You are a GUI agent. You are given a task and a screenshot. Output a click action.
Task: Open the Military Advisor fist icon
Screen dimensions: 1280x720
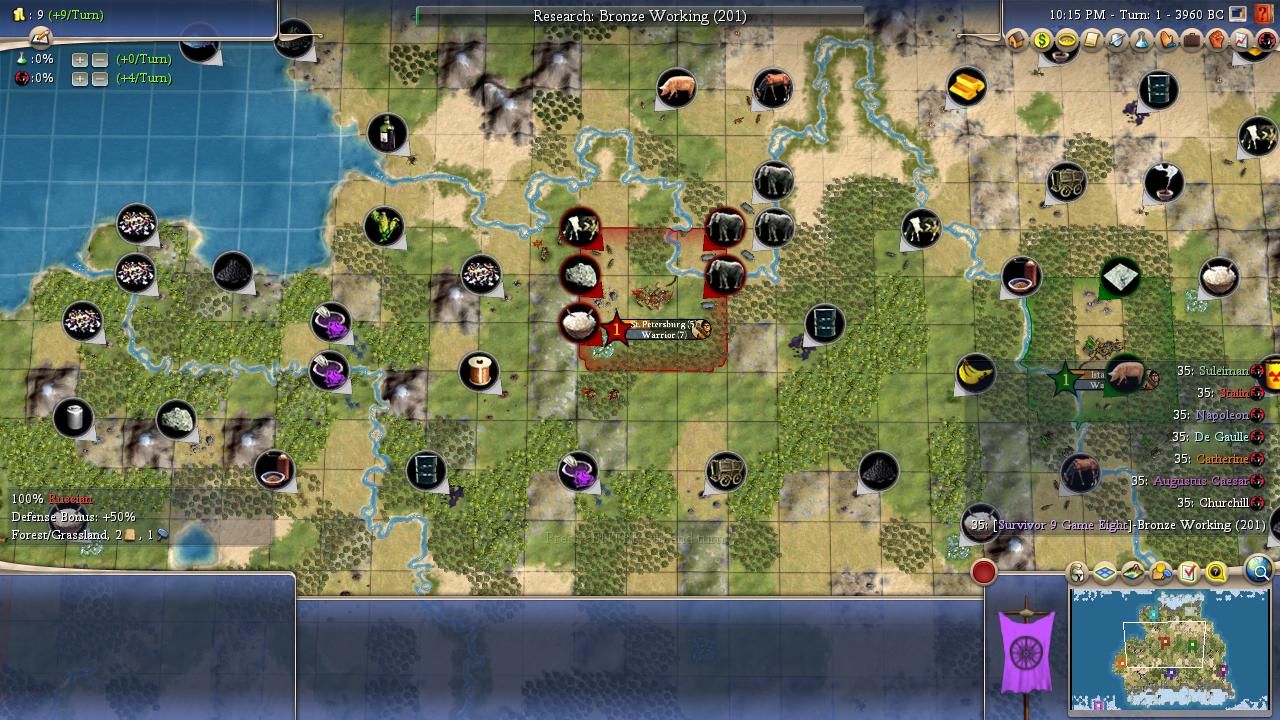point(1217,41)
